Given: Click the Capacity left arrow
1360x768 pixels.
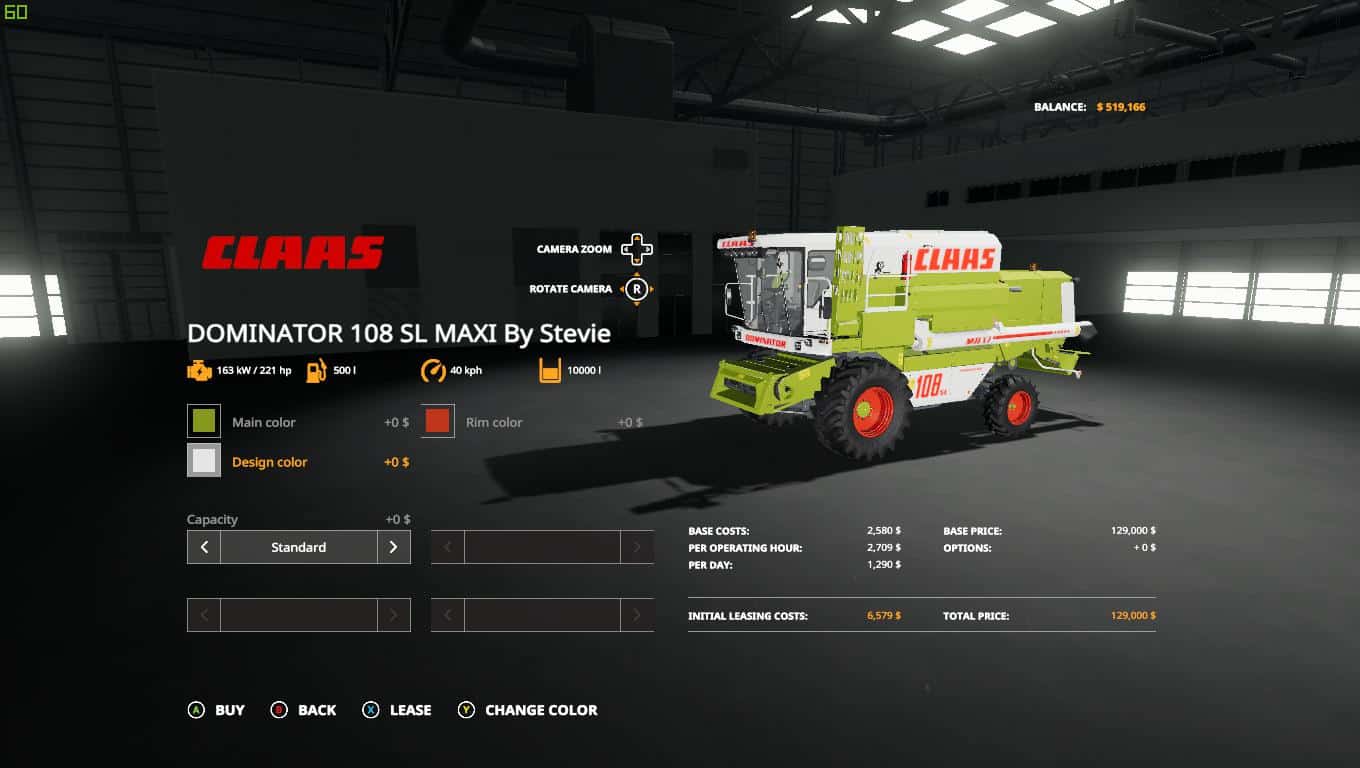Looking at the screenshot, I should click(204, 547).
